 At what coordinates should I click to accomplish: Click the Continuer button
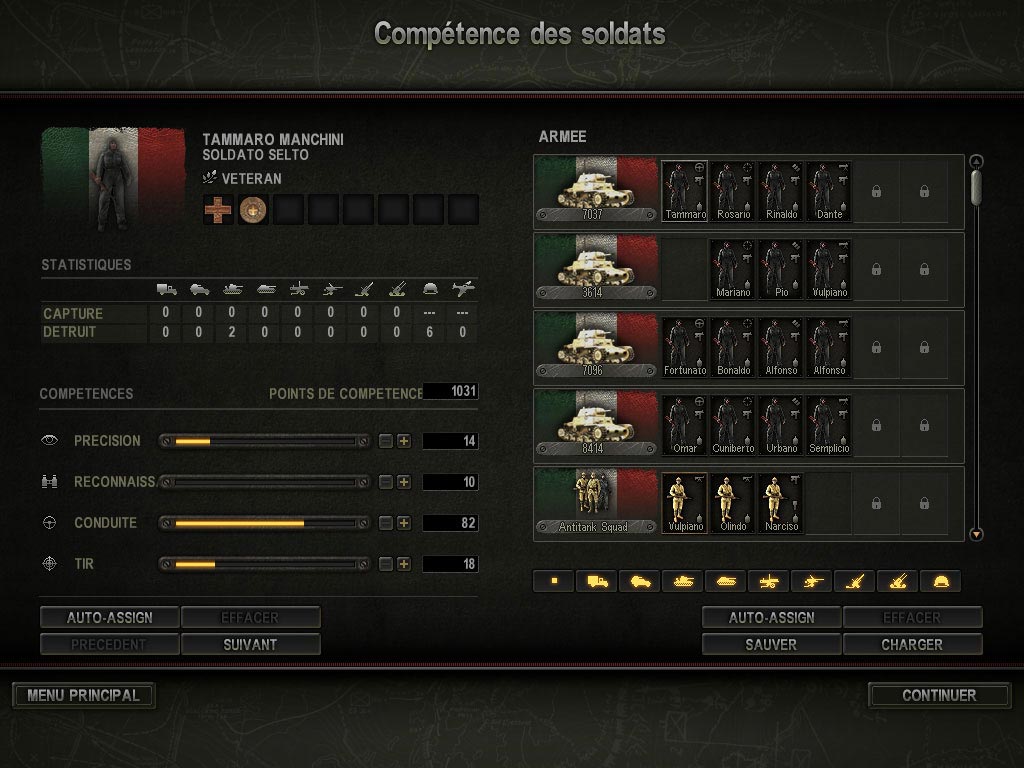(x=938, y=695)
